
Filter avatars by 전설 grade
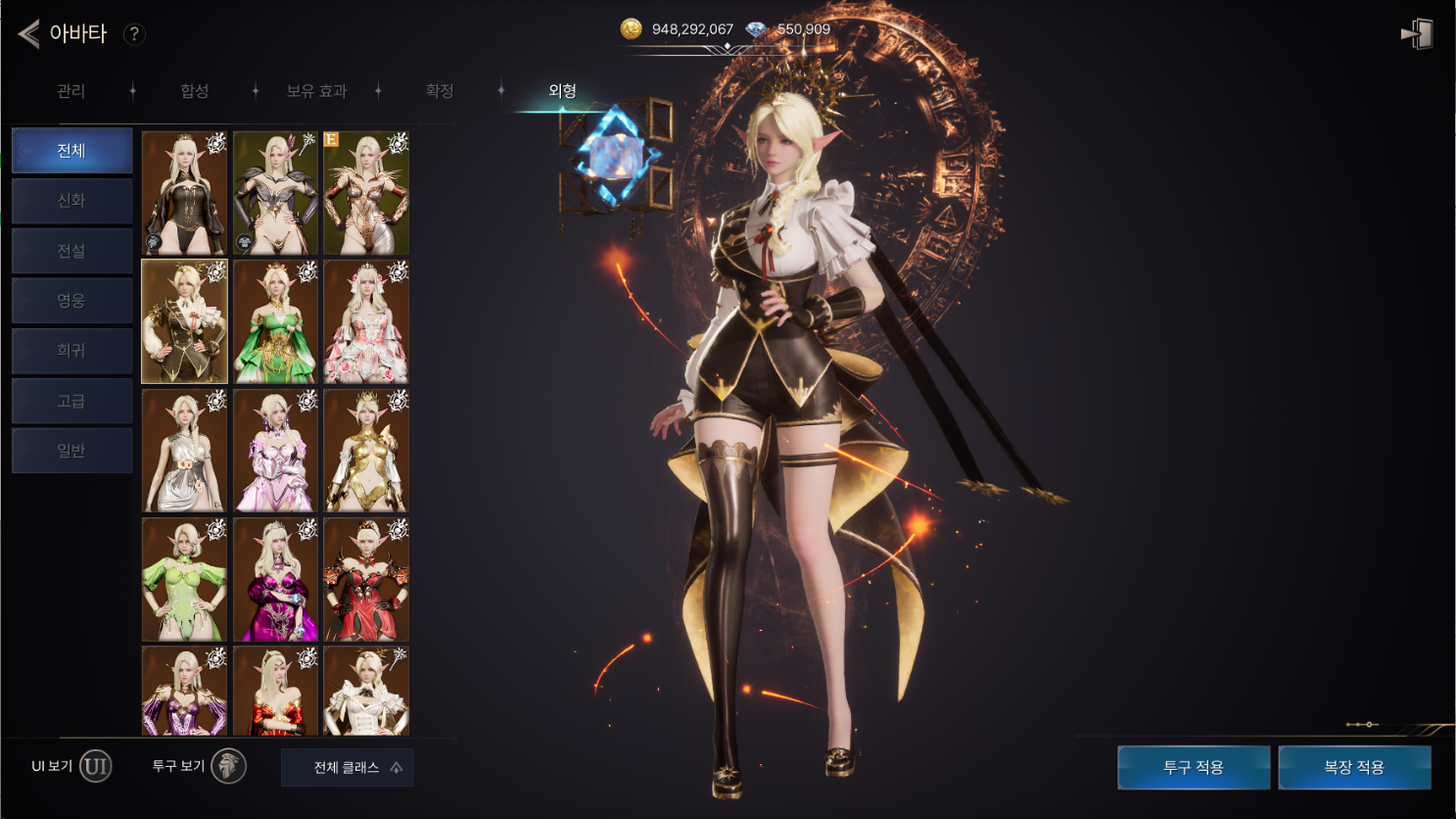point(71,251)
